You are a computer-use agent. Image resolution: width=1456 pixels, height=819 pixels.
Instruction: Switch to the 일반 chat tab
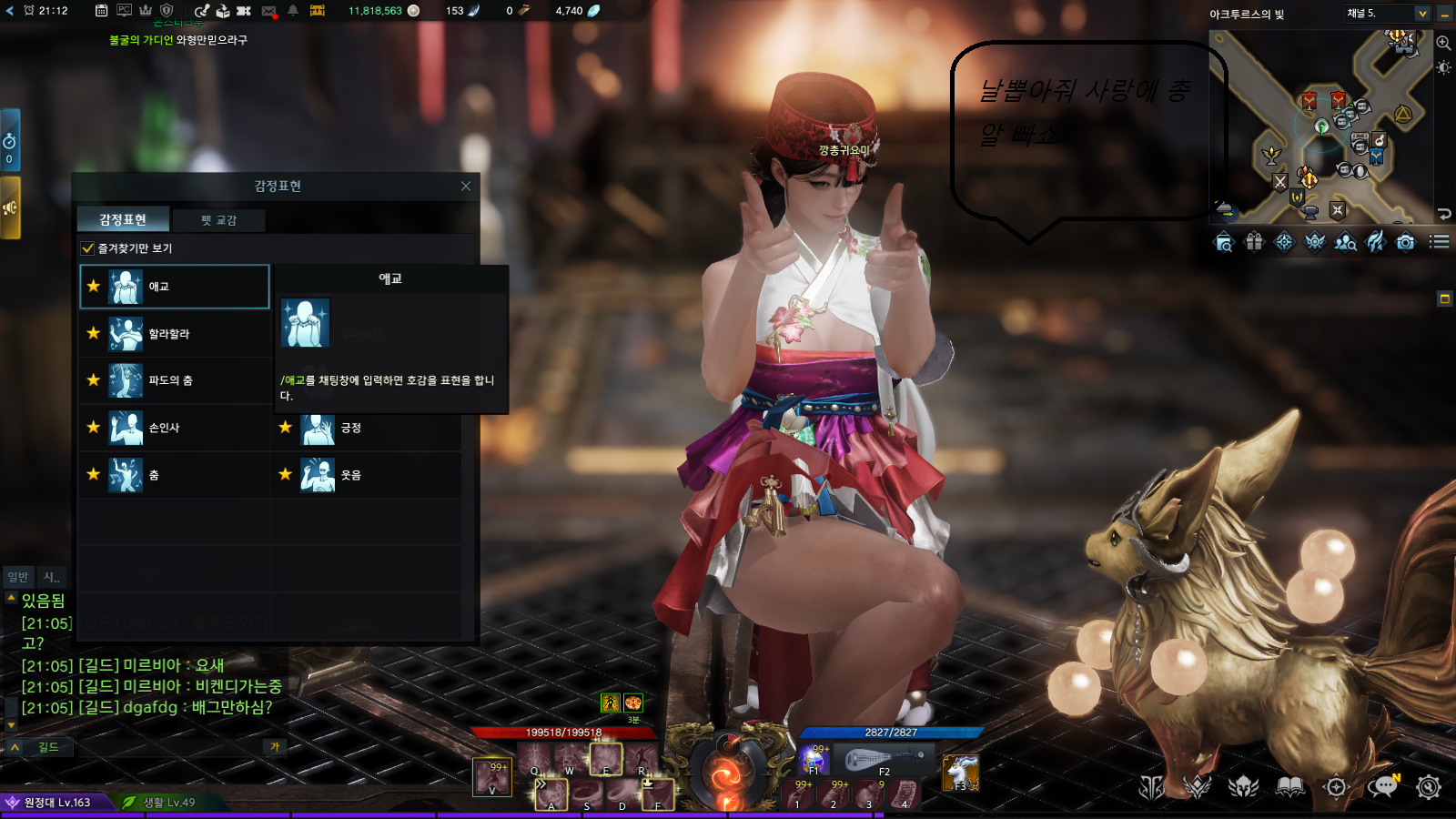tap(18, 577)
